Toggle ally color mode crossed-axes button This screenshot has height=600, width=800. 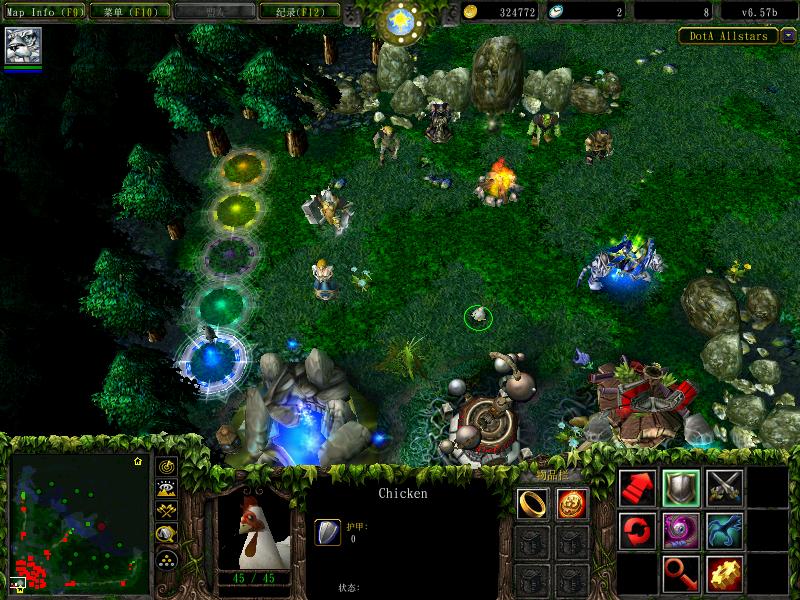tap(166, 512)
